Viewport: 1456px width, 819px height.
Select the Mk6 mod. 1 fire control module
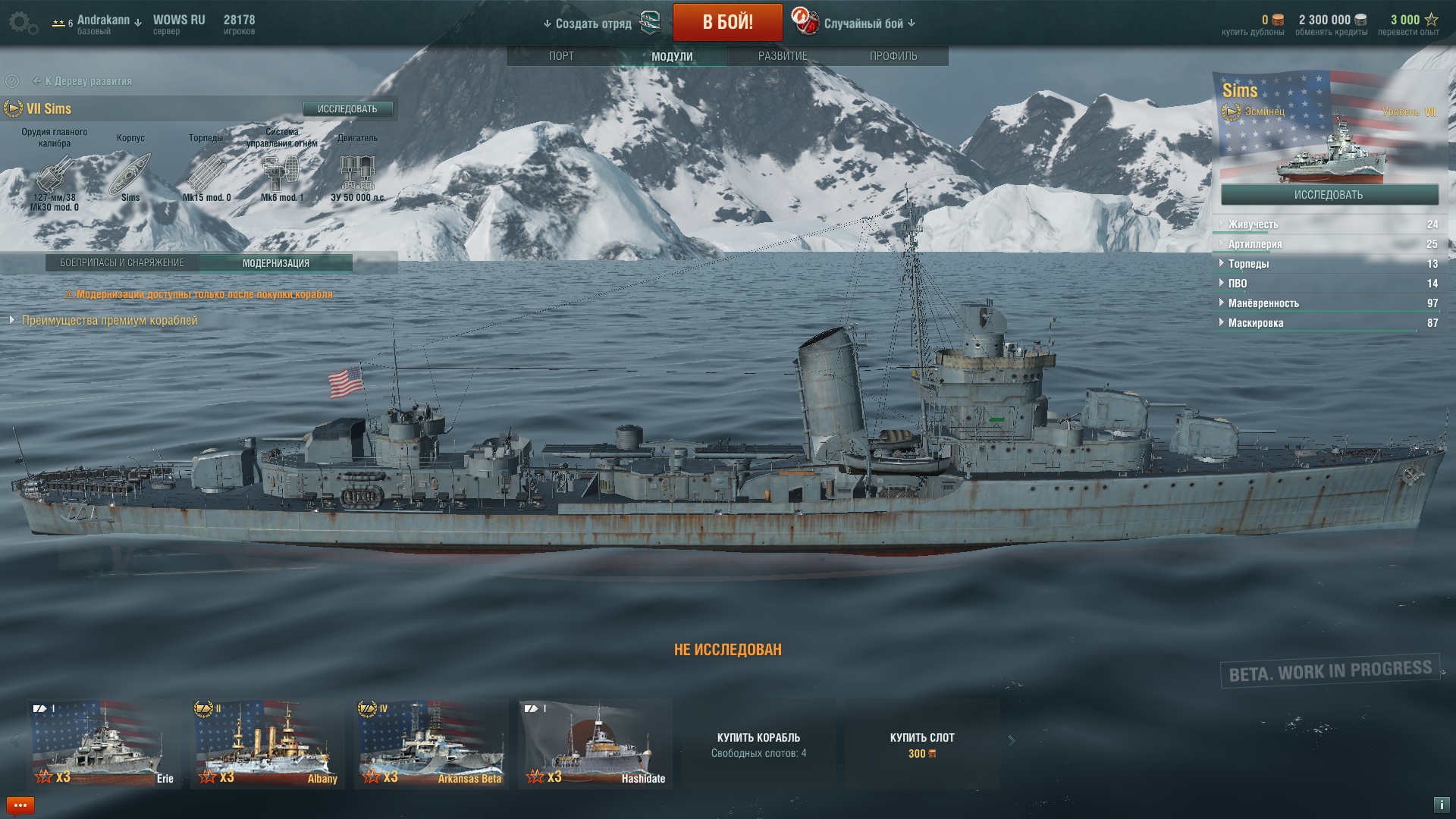tap(281, 174)
